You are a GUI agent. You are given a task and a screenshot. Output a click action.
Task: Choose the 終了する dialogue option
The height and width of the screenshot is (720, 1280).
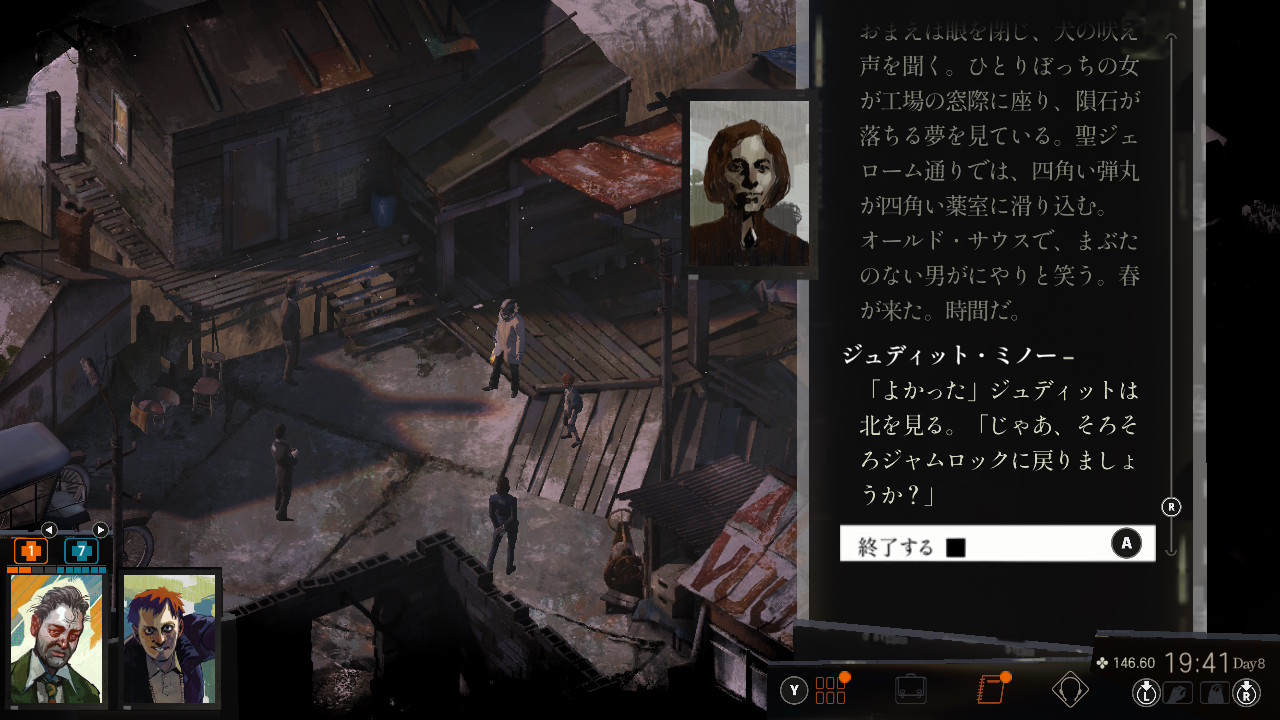(x=996, y=544)
